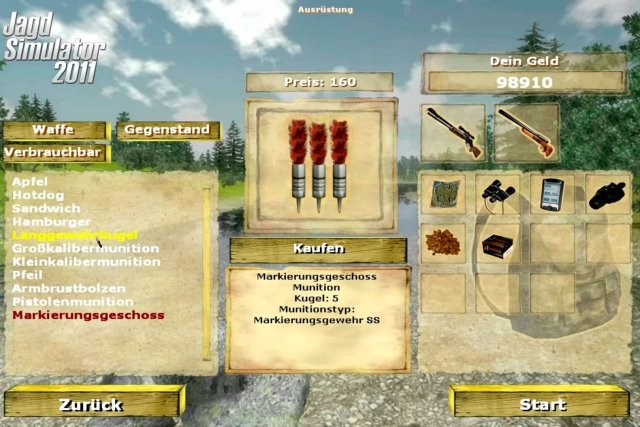640x427 pixels.
Task: Select the scoped rifle weapon slot
Action: pyautogui.click(x=453, y=132)
